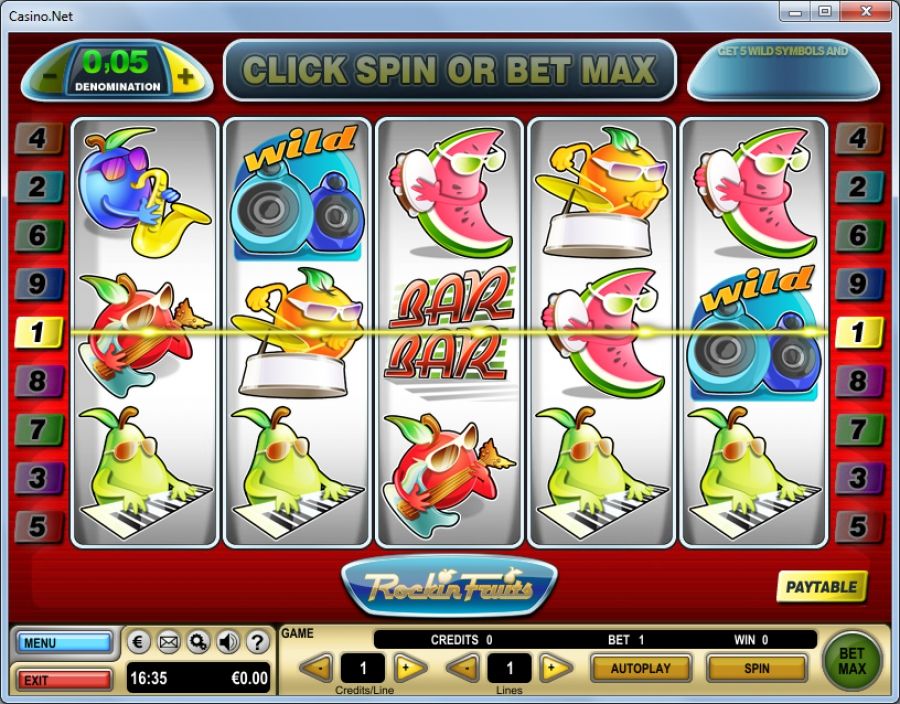This screenshot has height=704, width=900.
Task: Raise Credits/Line with the plus arrow
Action: 409,667
